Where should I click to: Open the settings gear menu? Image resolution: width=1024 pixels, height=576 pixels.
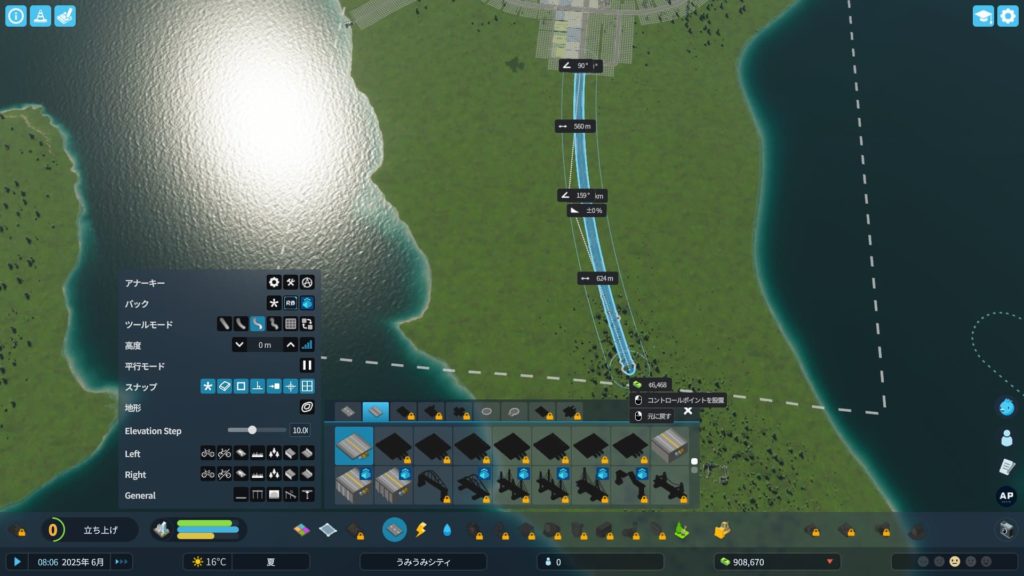point(1007,16)
